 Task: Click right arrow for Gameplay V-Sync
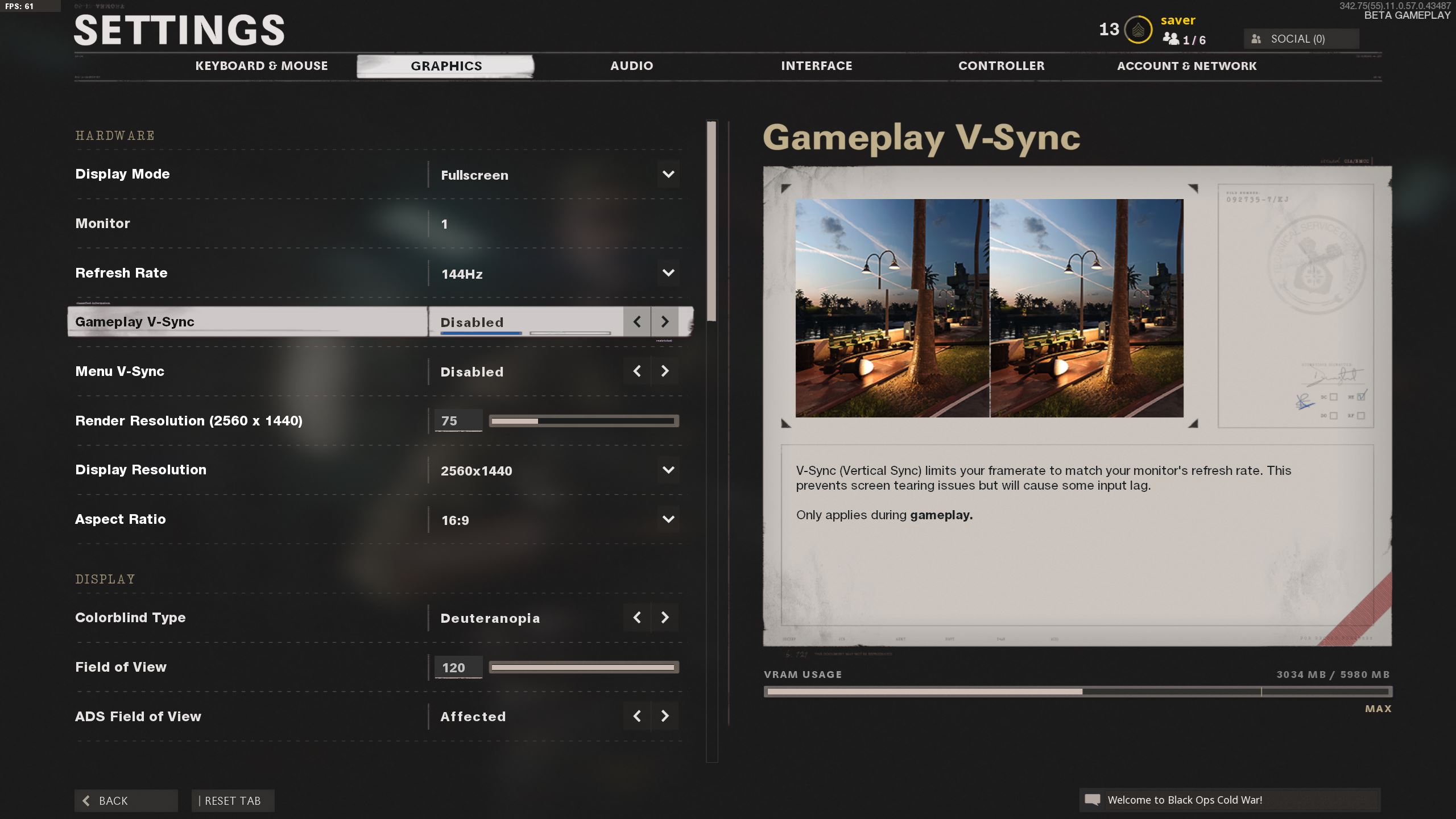[x=664, y=322]
